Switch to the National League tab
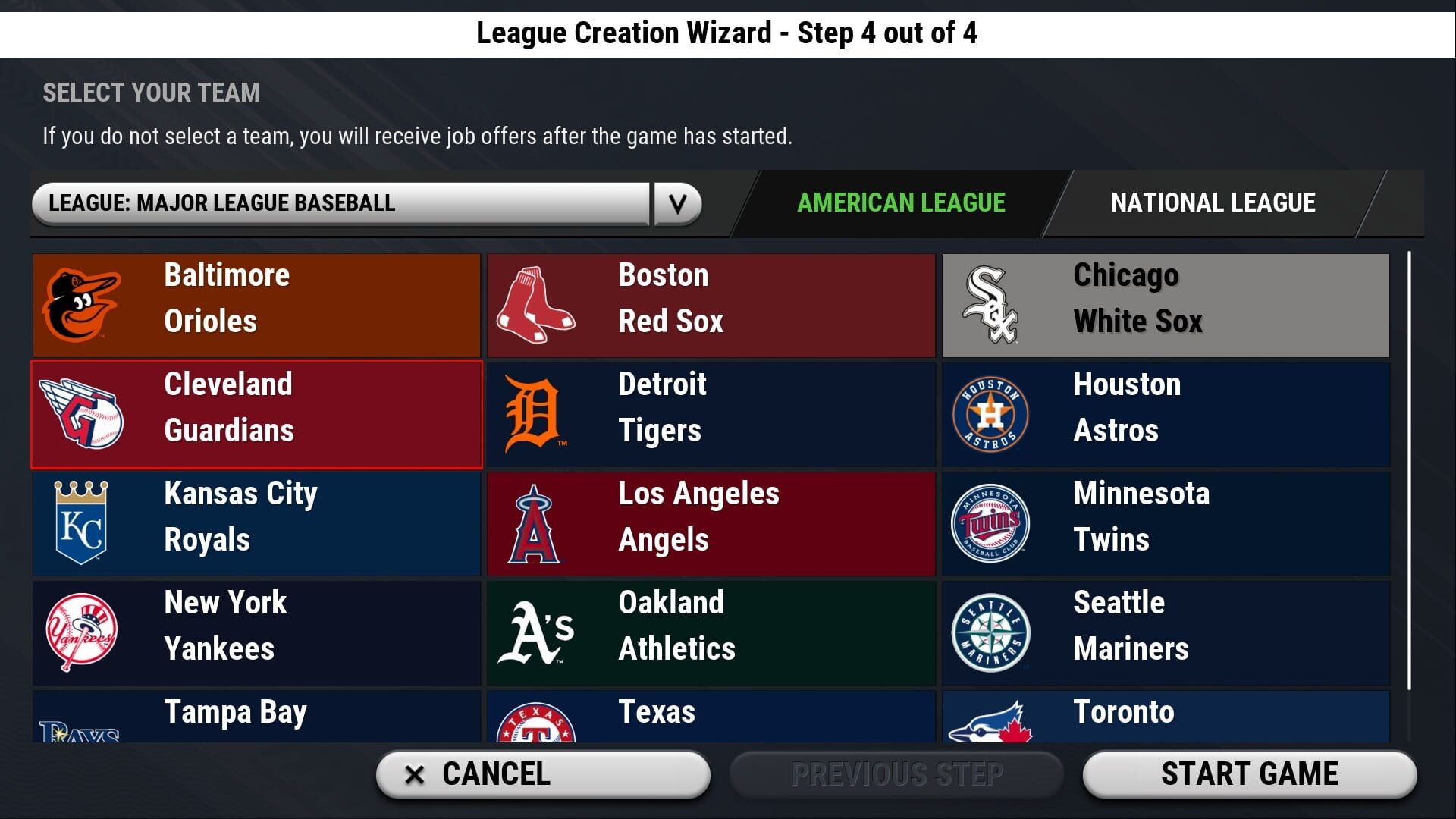 1213,202
